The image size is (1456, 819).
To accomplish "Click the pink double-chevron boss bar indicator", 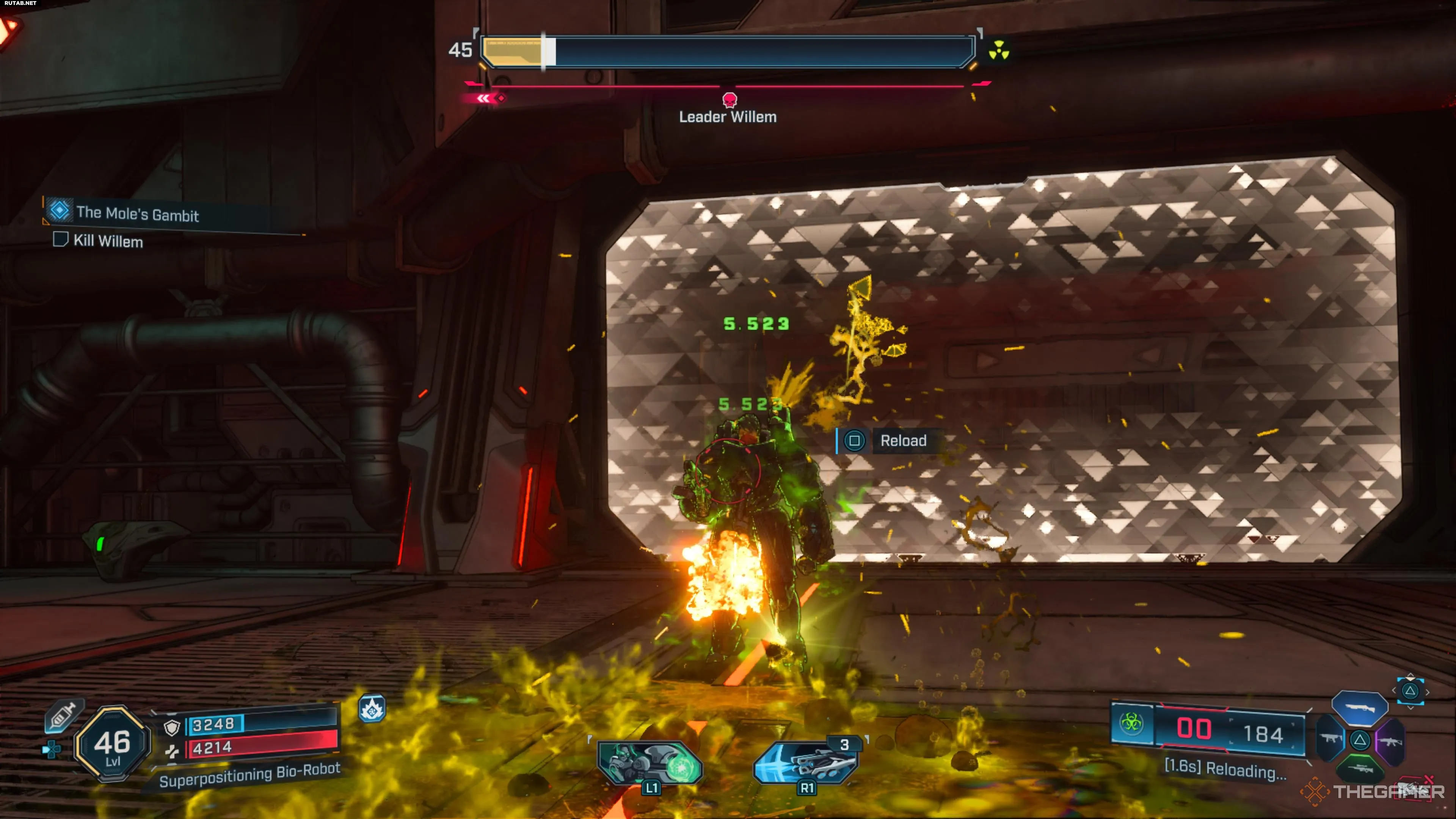I will 485,98.
